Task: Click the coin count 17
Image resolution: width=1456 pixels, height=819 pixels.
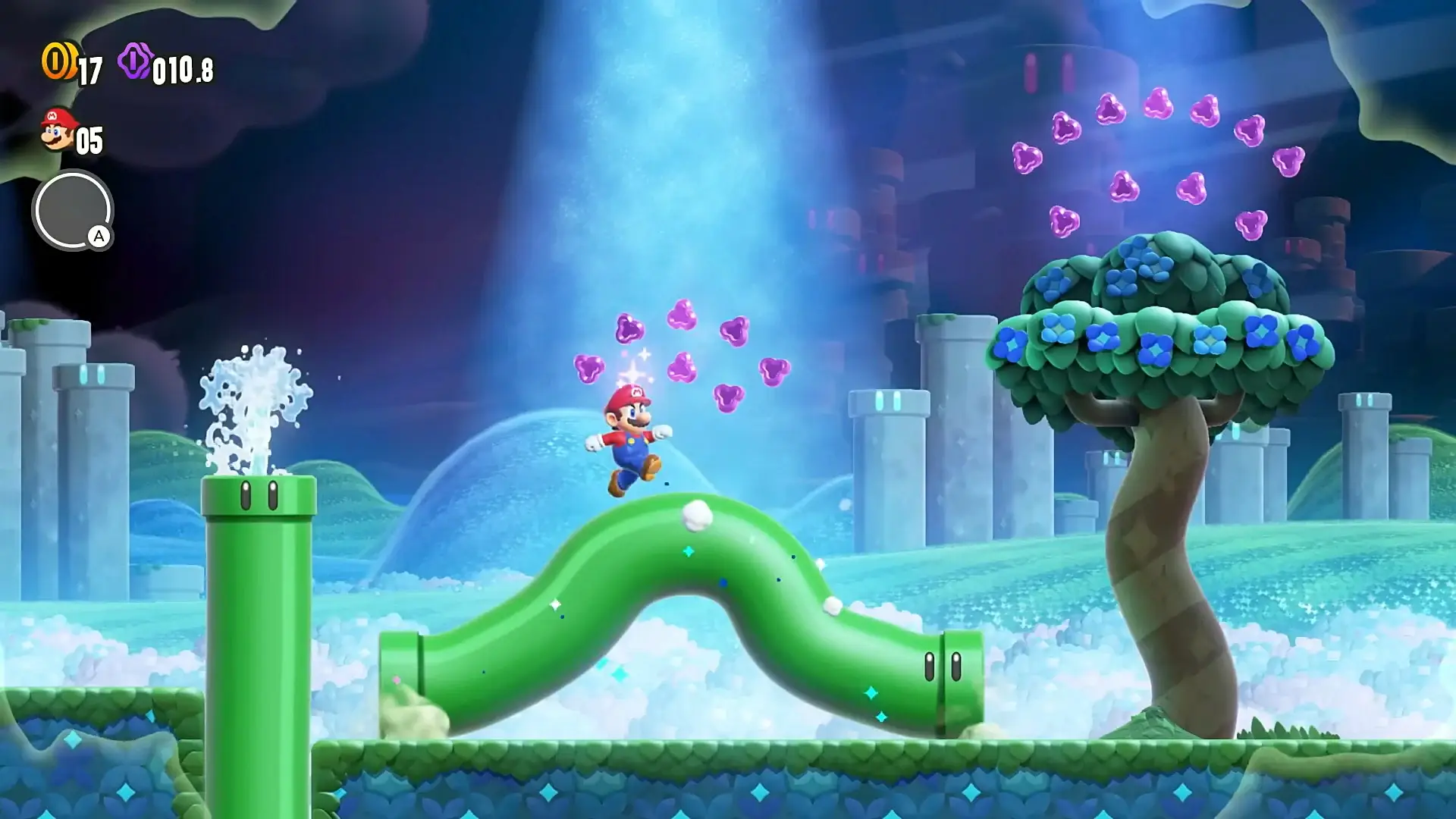Action: (89, 68)
